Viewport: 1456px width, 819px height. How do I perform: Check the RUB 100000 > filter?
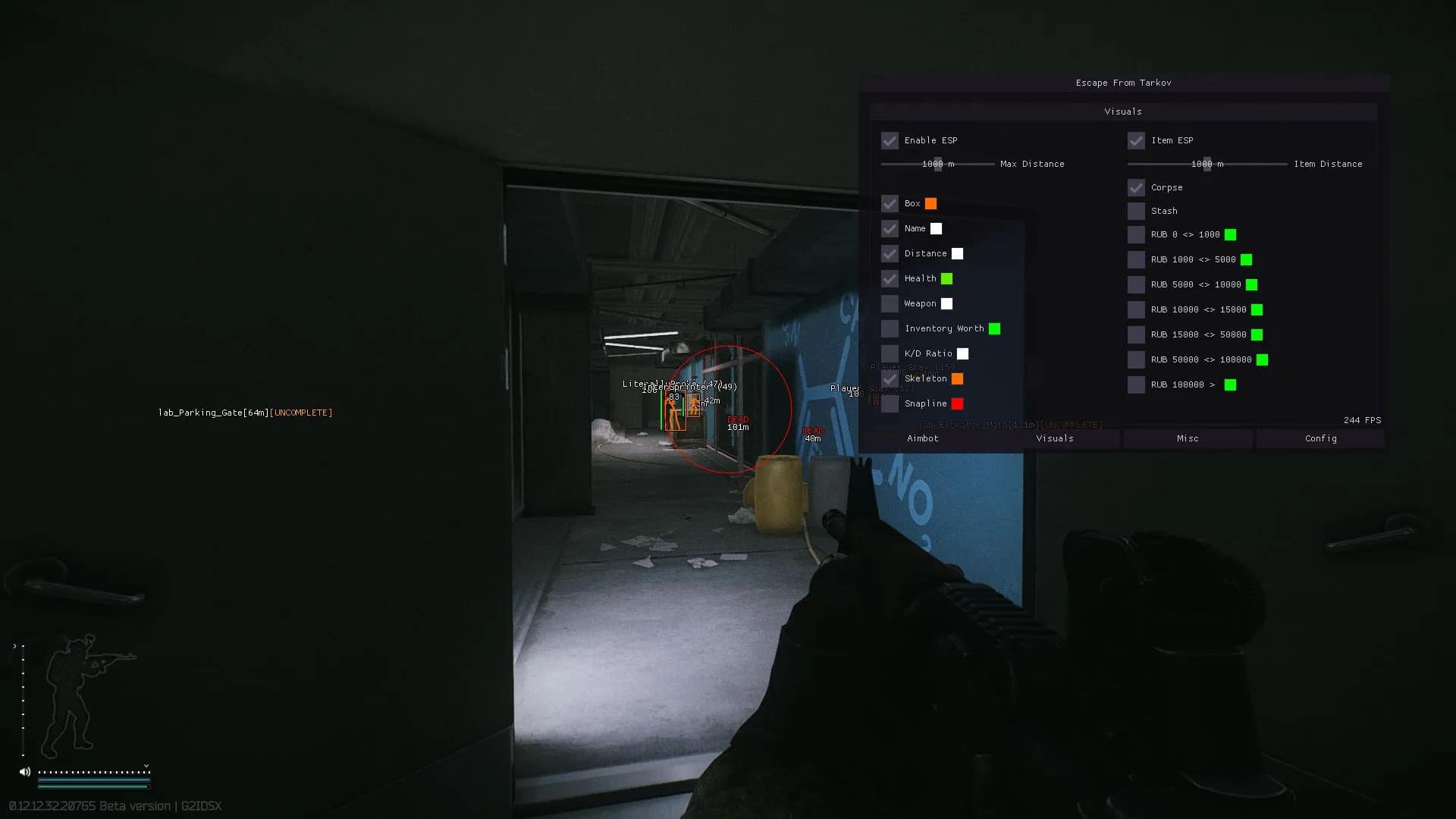[x=1136, y=385]
